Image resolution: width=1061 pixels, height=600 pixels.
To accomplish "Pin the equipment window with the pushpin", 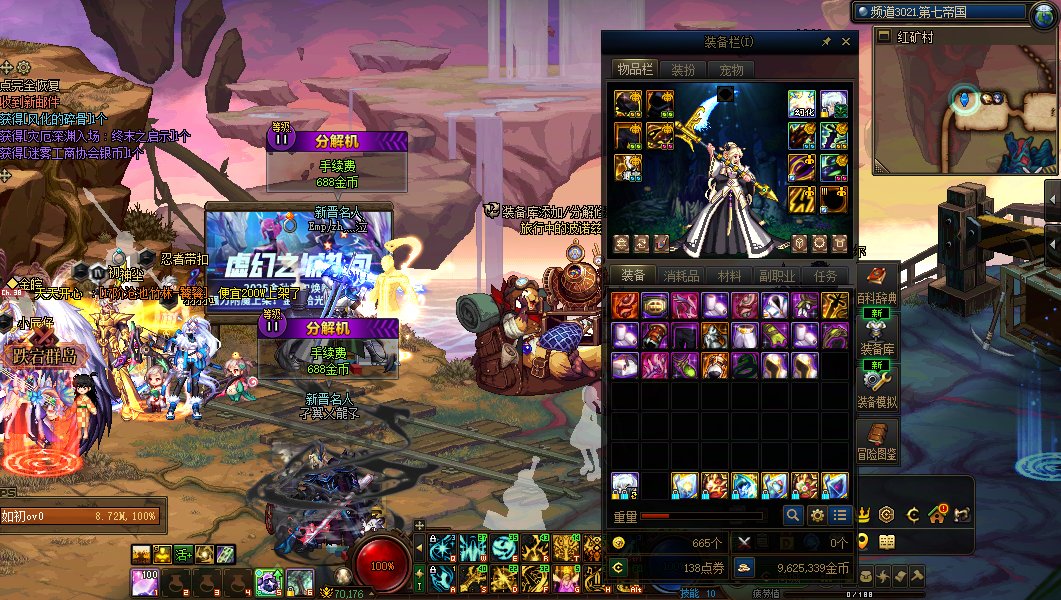I will click(x=826, y=42).
